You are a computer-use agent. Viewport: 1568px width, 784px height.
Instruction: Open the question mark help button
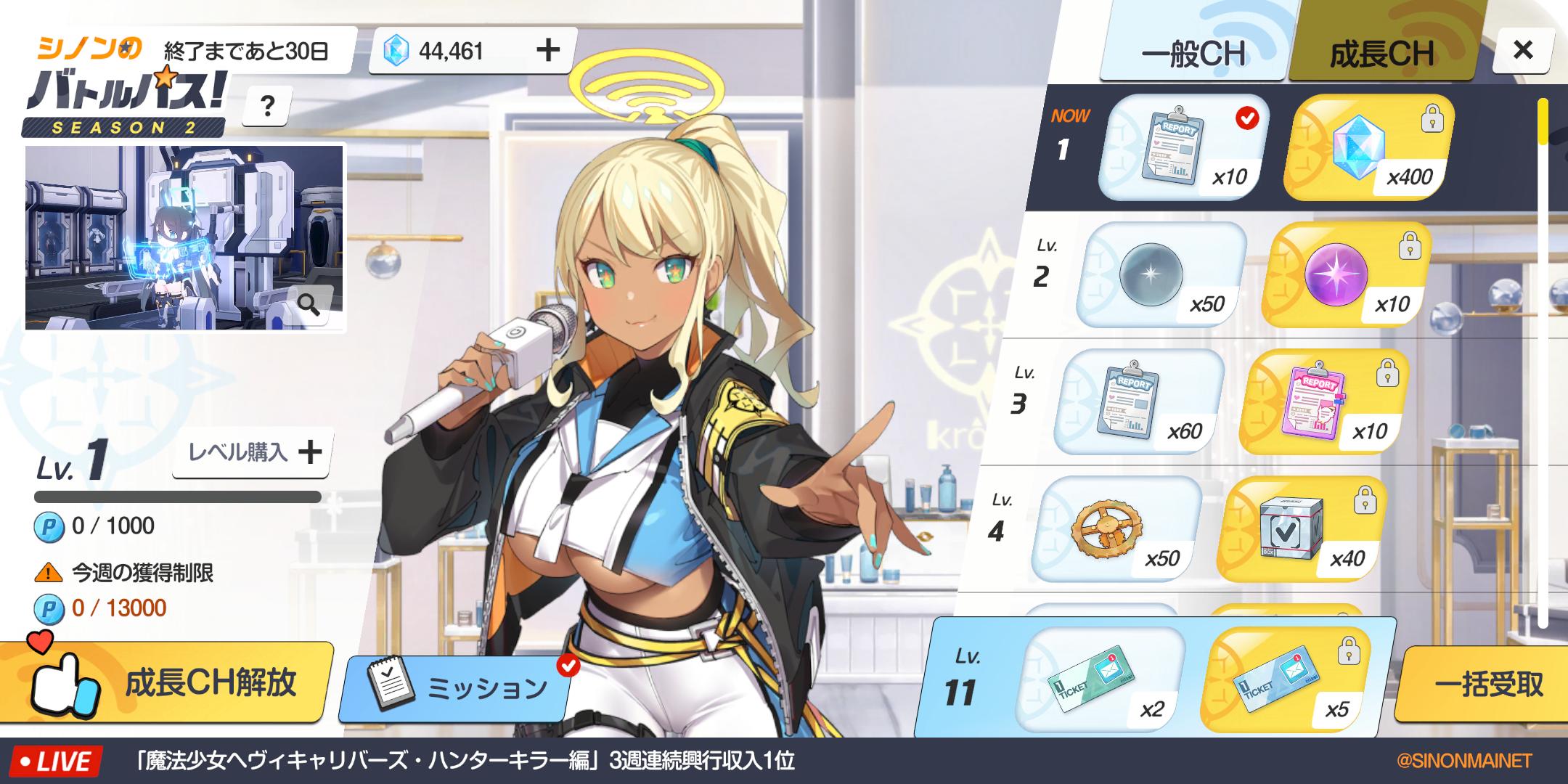pos(267,107)
